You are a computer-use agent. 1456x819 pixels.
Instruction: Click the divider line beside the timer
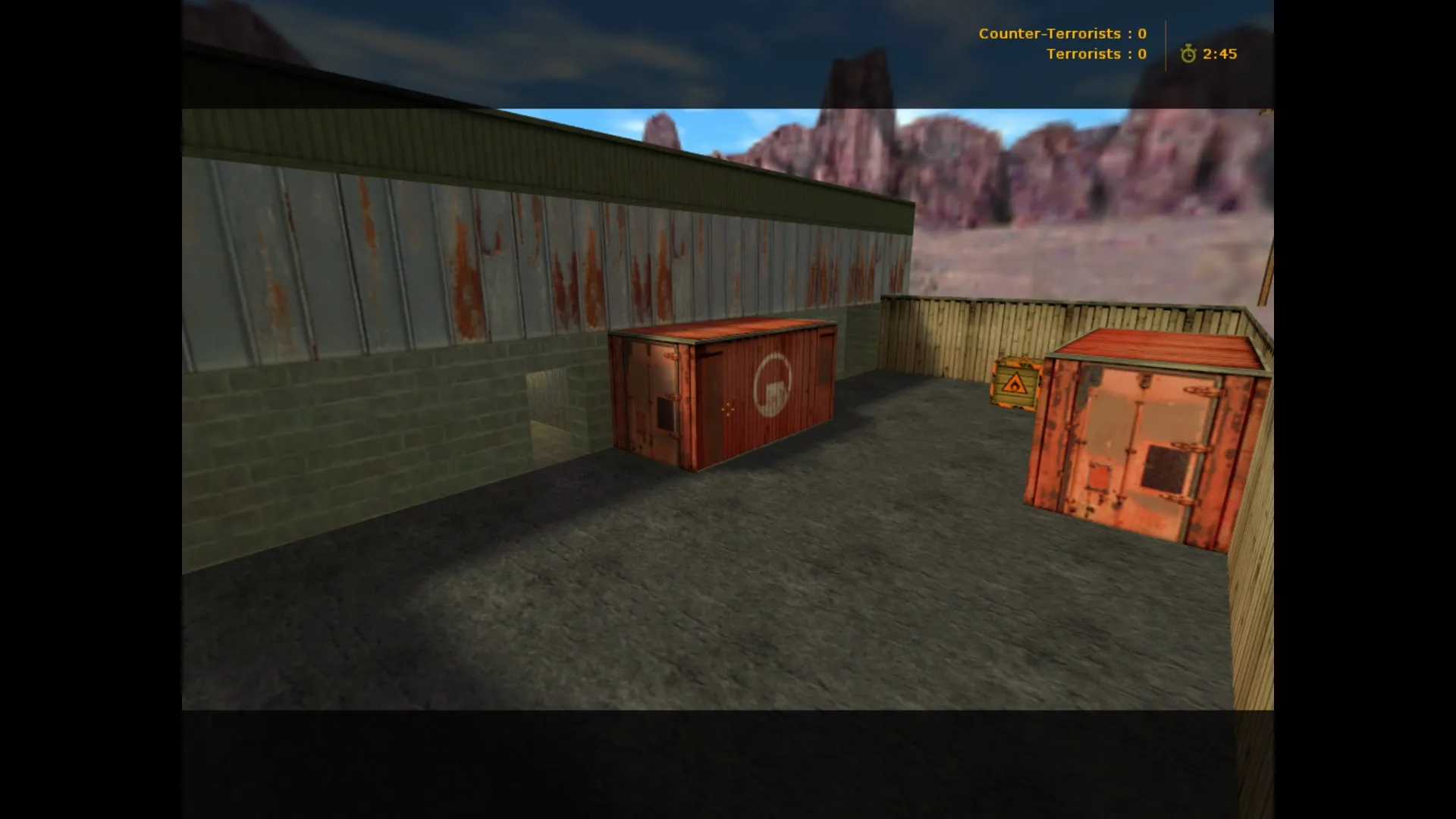tap(1166, 43)
